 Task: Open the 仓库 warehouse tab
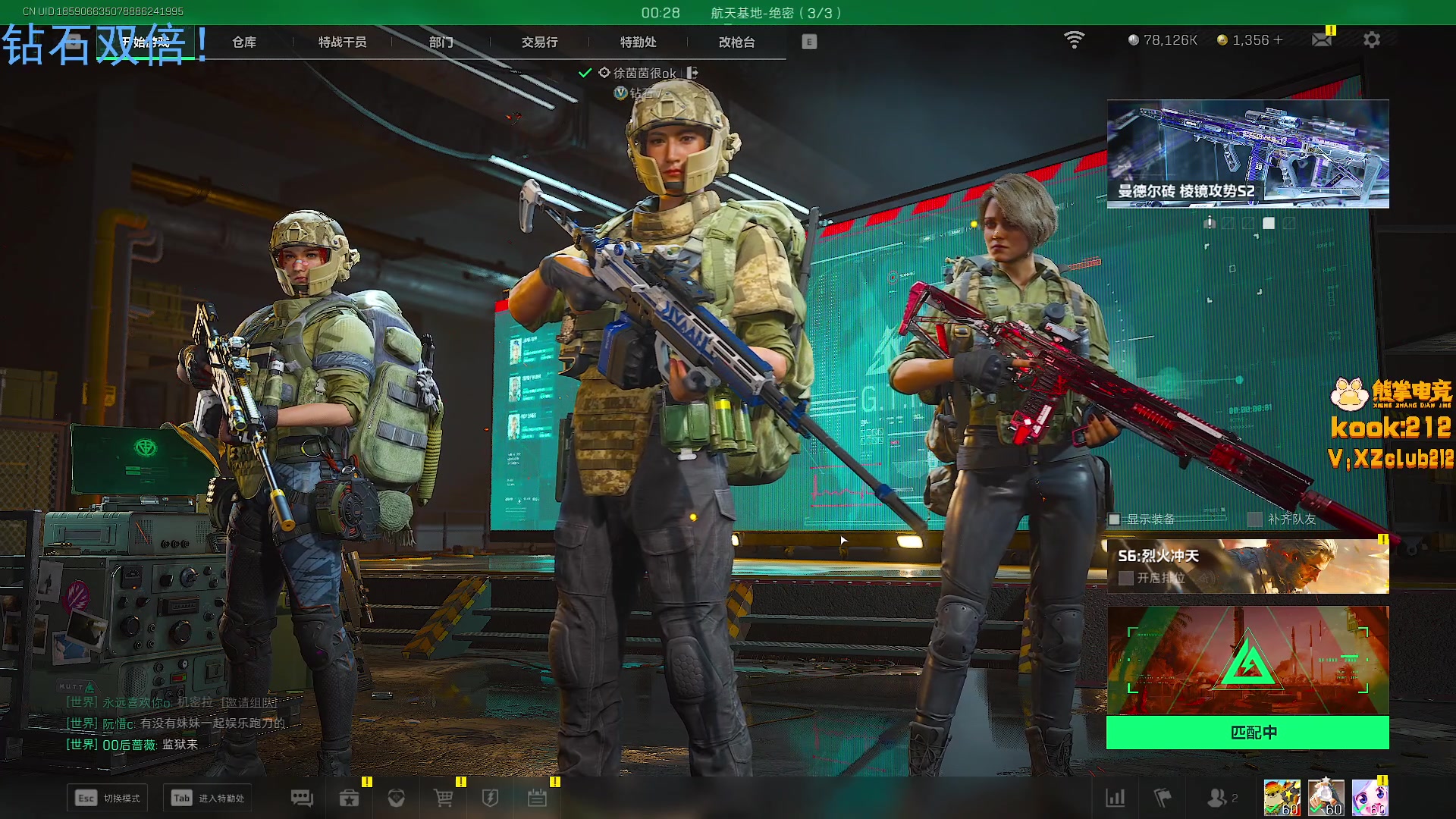[x=244, y=42]
